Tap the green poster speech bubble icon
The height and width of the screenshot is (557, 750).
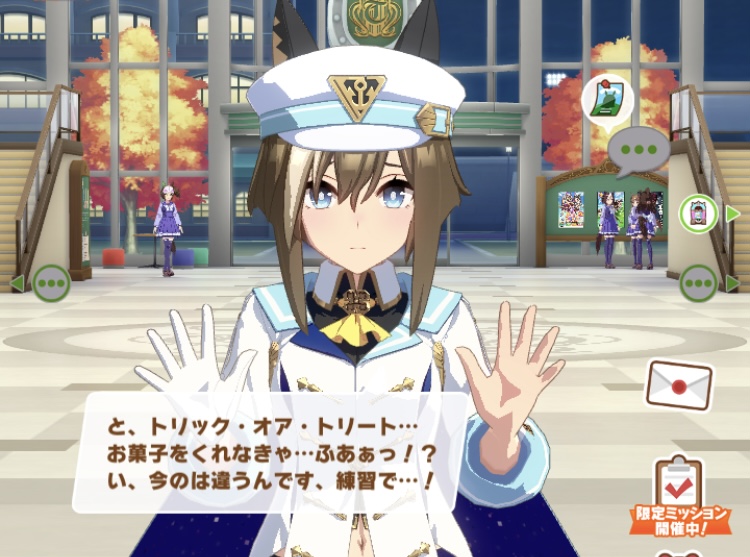click(604, 99)
